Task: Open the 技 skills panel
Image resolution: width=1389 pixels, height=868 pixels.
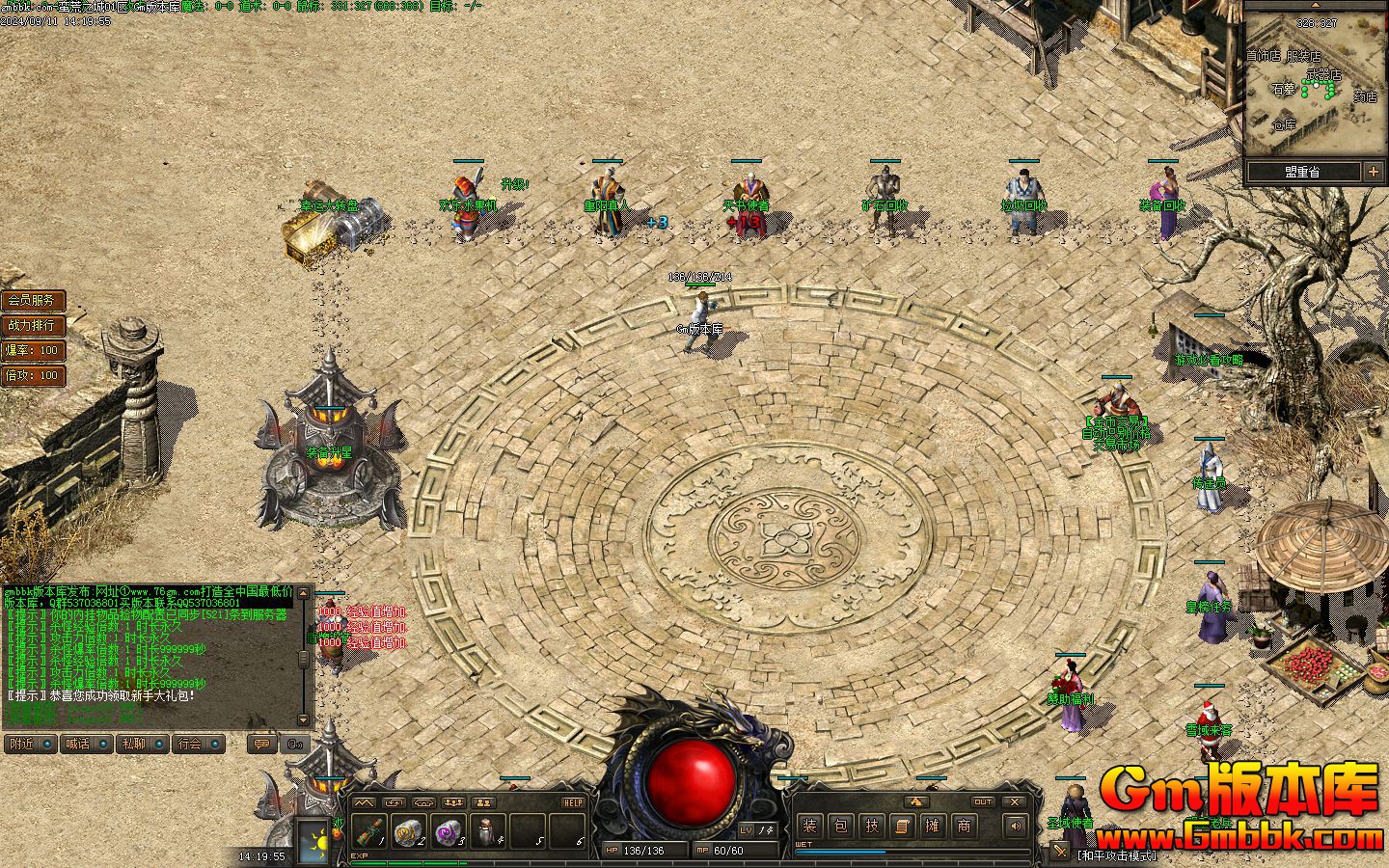Action: (x=872, y=826)
